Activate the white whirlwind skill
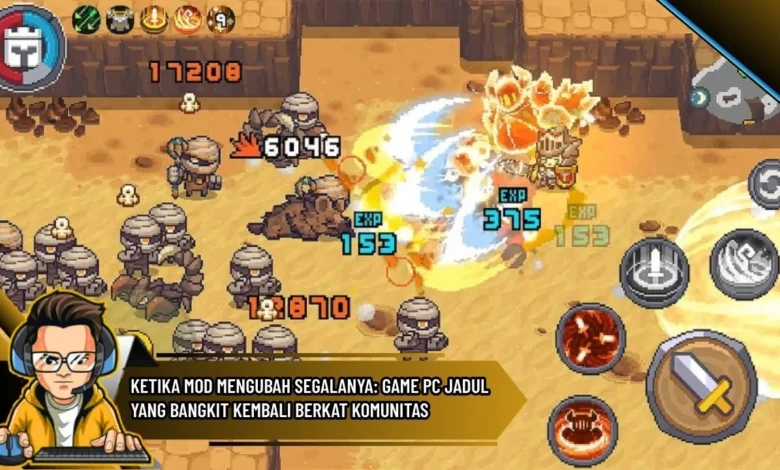780x470 pixels. 744,264
